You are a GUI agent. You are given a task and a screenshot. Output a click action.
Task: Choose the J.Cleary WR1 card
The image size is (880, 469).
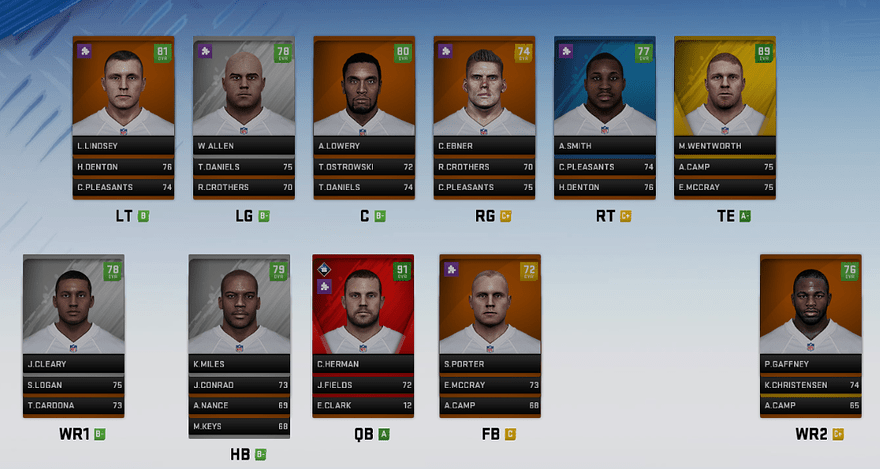coord(74,310)
